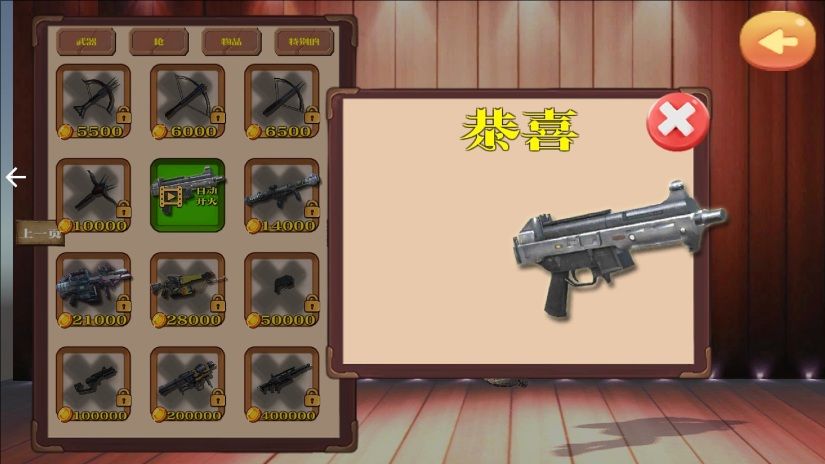This screenshot has height=464, width=825.
Task: Select the 物品 items tab
Action: pyautogui.click(x=232, y=42)
